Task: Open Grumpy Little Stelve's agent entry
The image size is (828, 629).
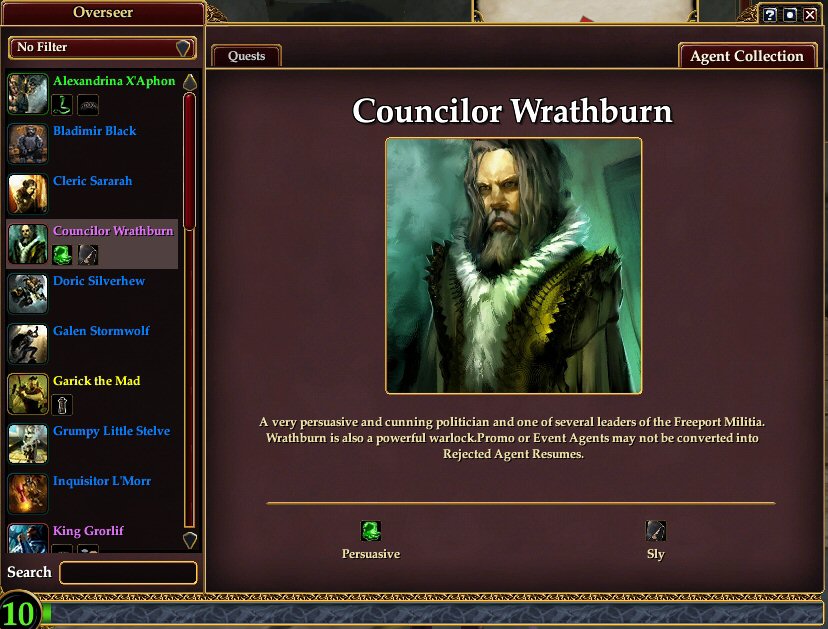Action: pyautogui.click(x=111, y=431)
